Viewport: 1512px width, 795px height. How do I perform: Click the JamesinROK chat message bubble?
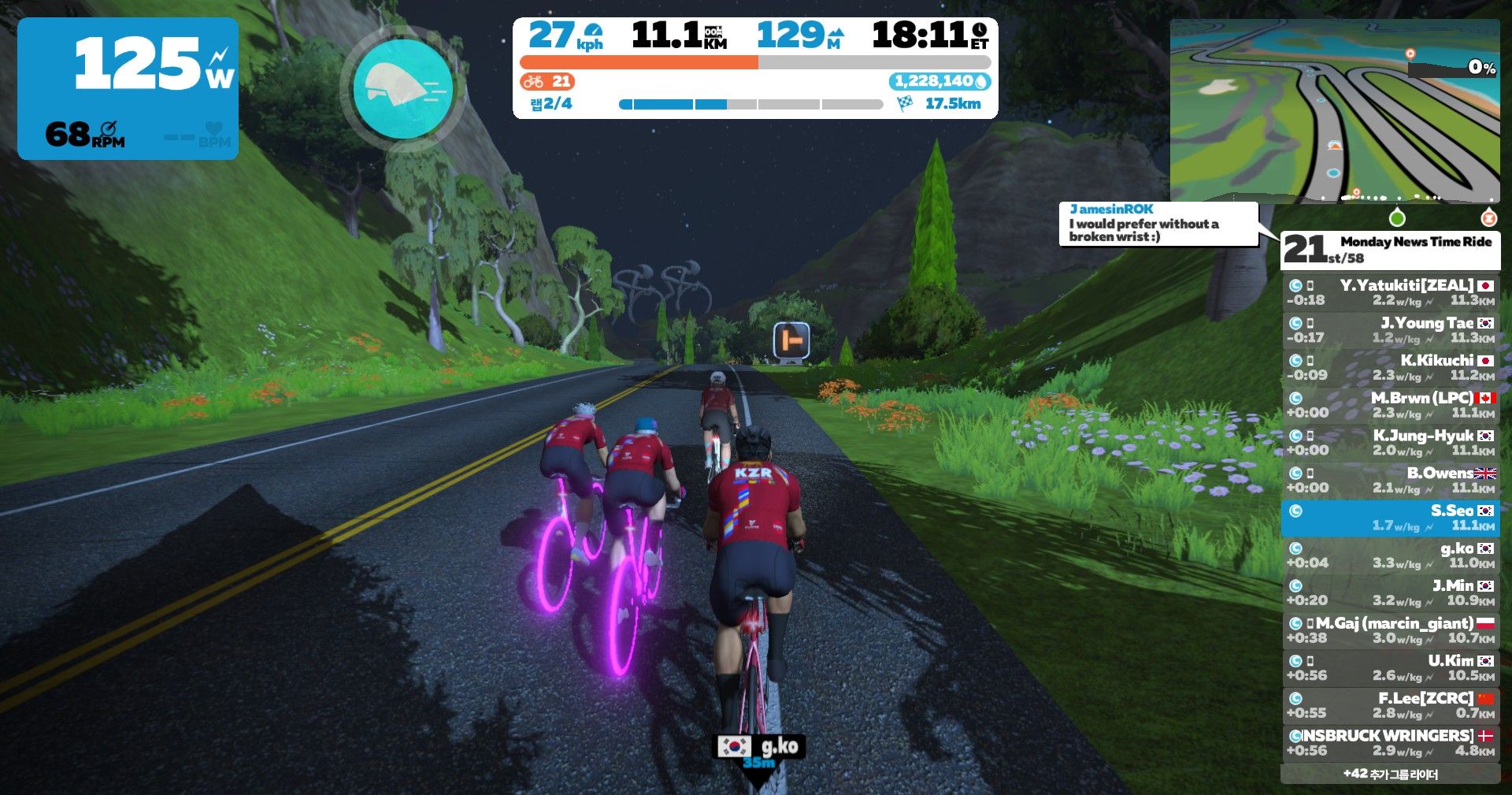click(1158, 224)
